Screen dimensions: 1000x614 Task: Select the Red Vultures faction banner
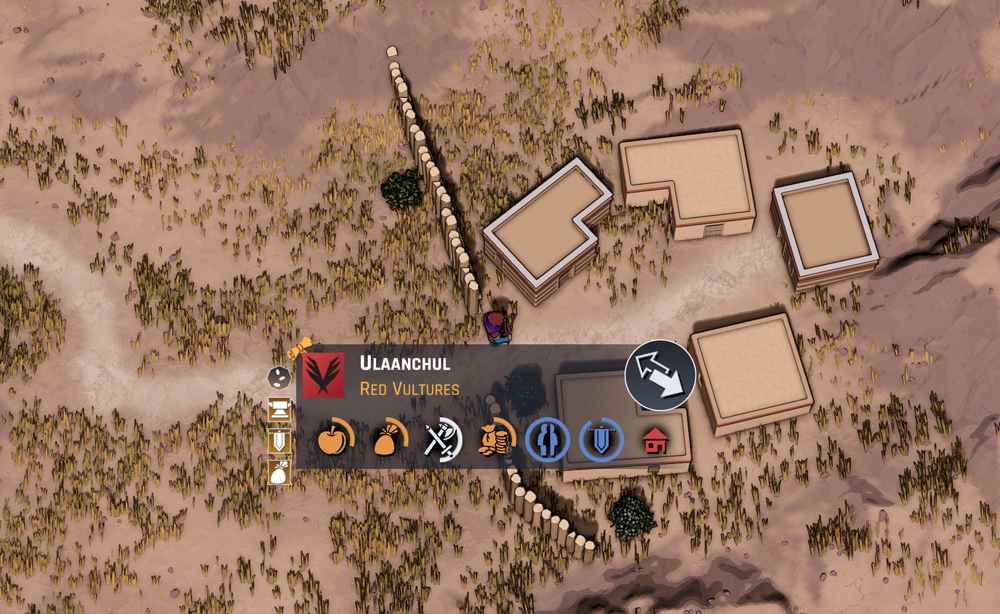323,374
